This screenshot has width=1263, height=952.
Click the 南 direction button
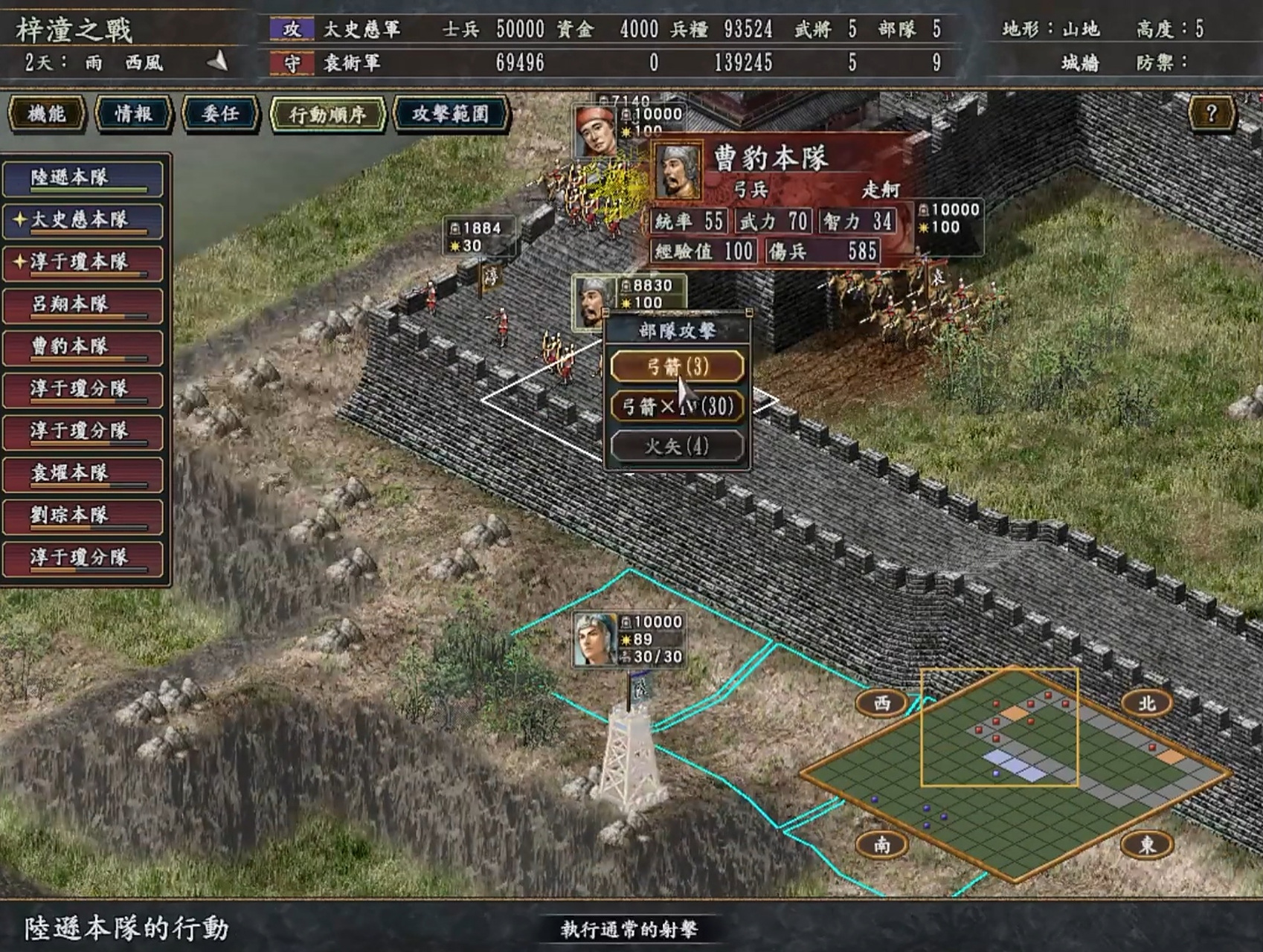click(x=881, y=844)
